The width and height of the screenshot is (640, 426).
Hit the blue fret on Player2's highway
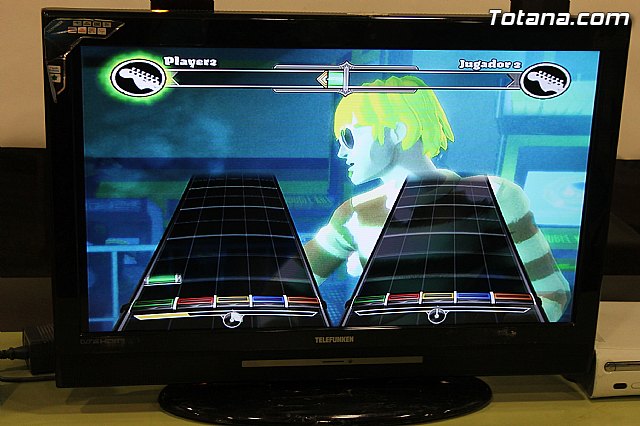pos(268,301)
